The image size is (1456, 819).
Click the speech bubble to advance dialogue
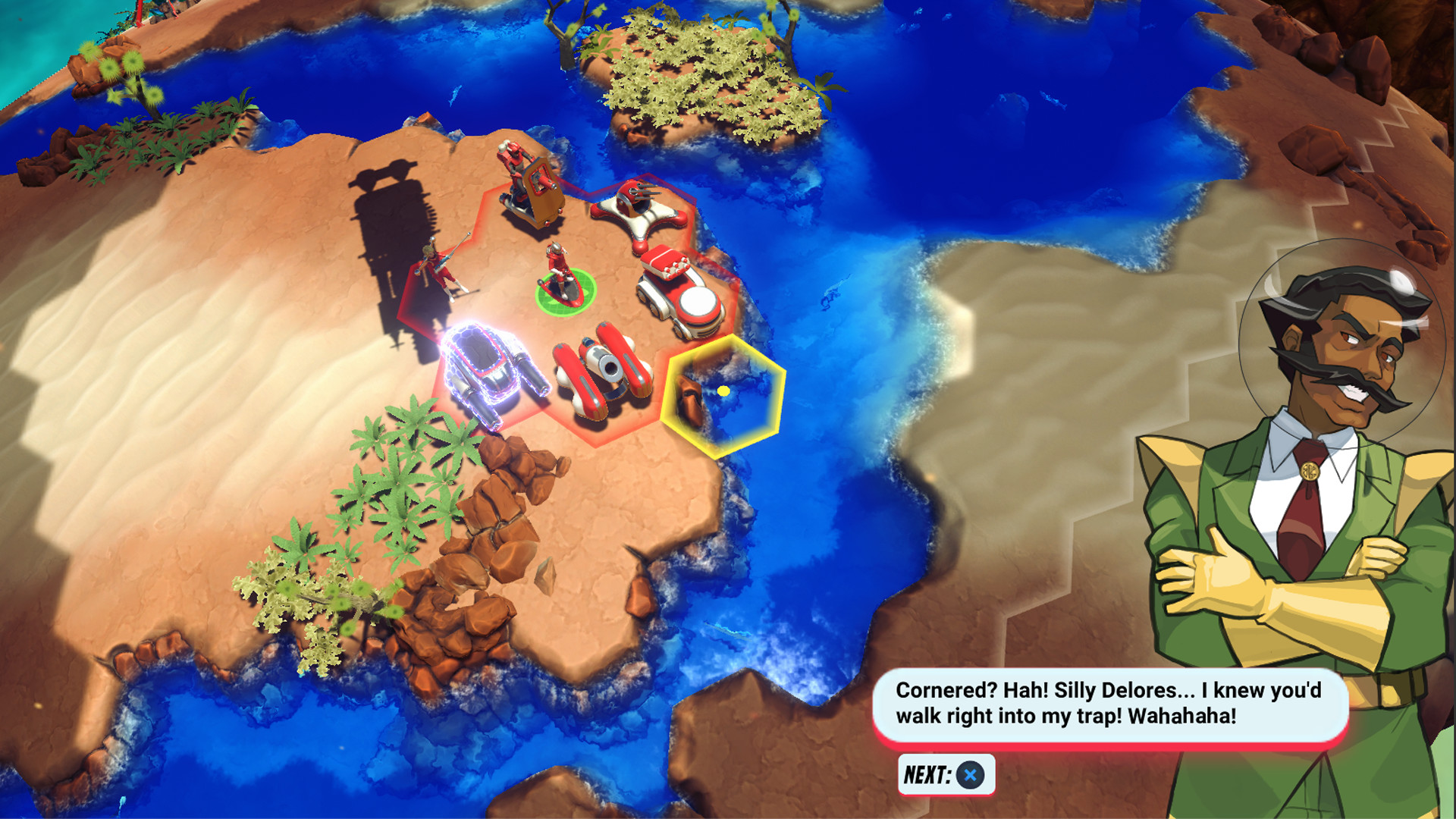point(1109,704)
